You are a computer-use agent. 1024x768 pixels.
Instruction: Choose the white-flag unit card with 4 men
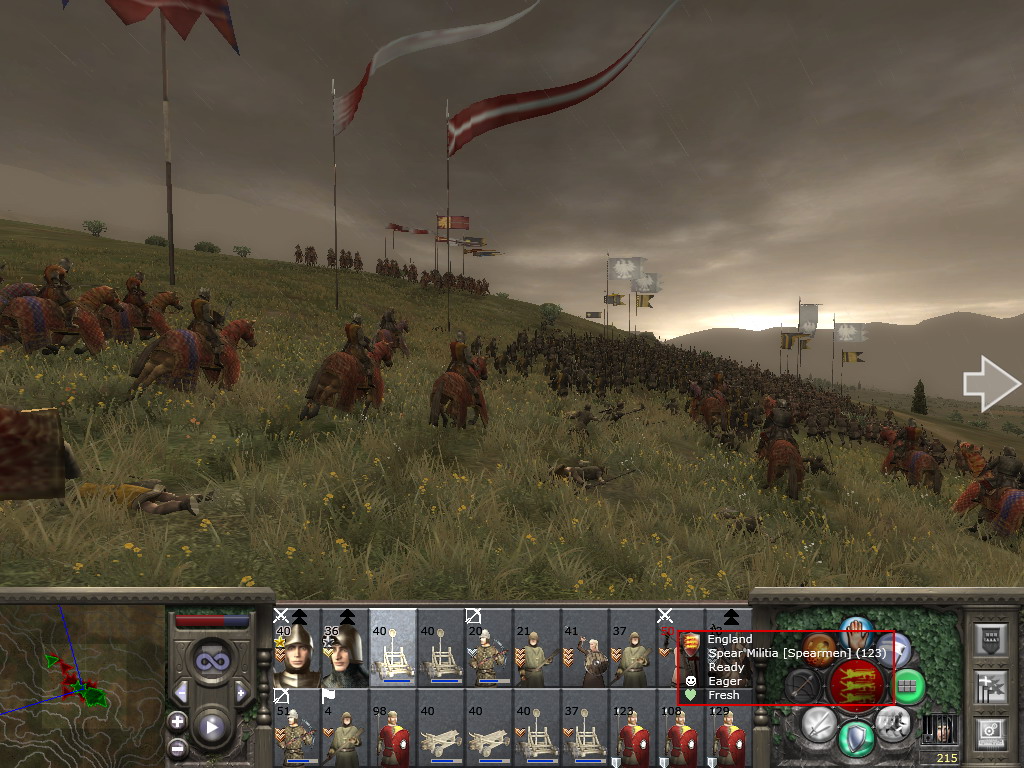tap(344, 729)
